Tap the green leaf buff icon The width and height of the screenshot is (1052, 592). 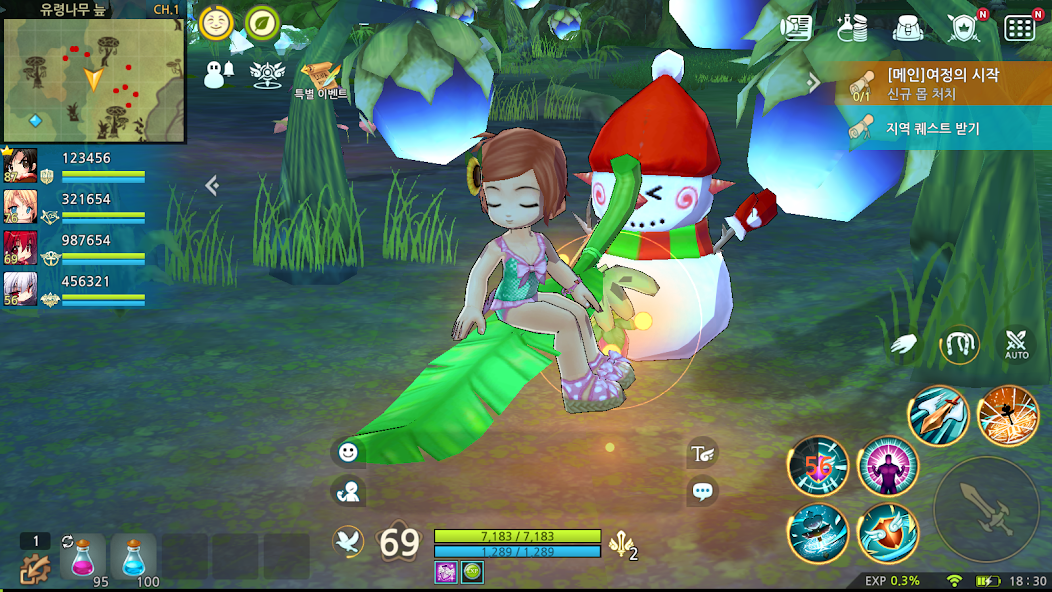pos(262,23)
